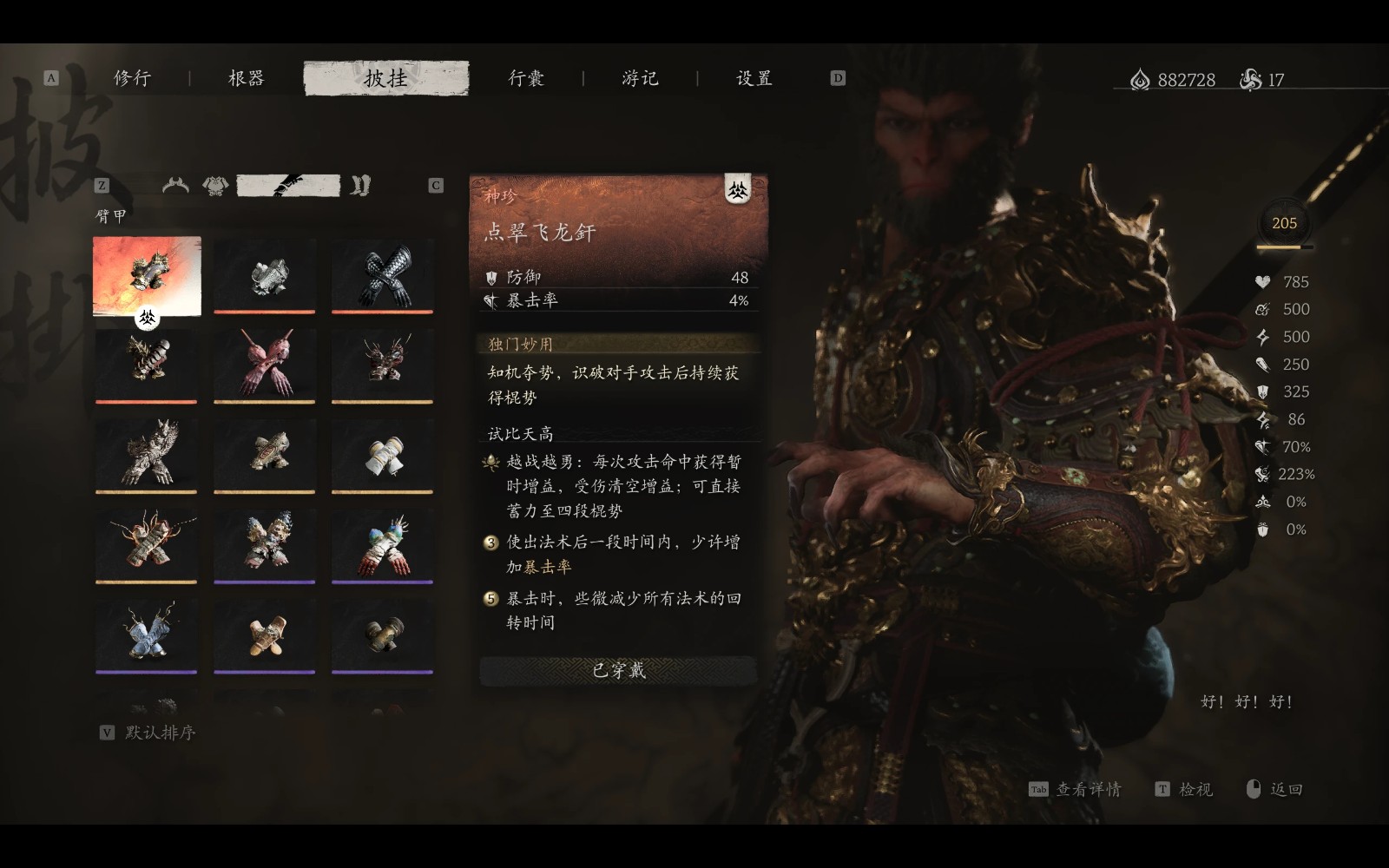Click the spirit essence icon beside 882728
Image resolution: width=1389 pixels, height=868 pixels.
(x=1137, y=77)
